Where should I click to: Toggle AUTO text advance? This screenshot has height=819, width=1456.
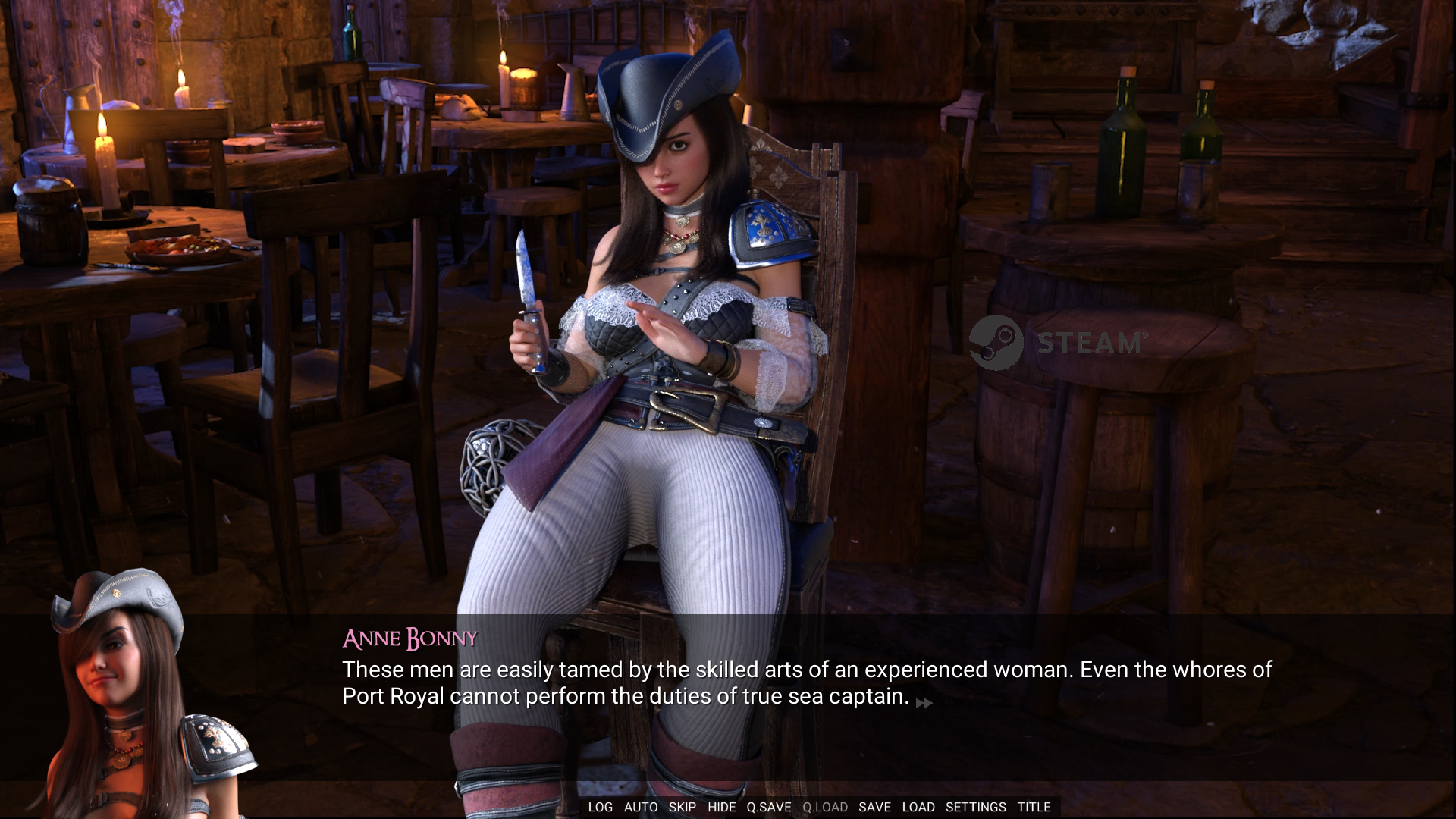pos(641,807)
